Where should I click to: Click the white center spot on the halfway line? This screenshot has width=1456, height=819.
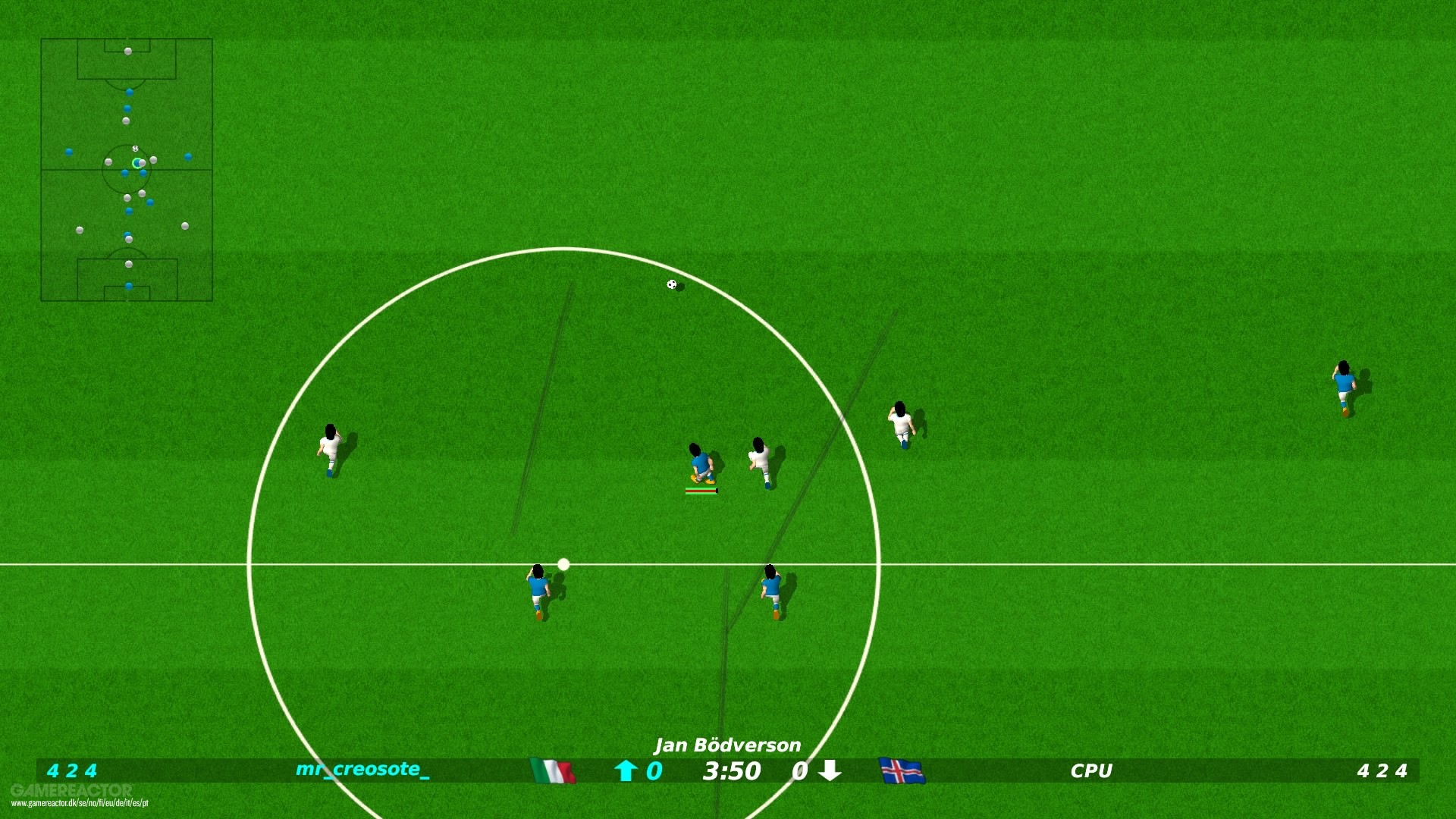tap(563, 563)
